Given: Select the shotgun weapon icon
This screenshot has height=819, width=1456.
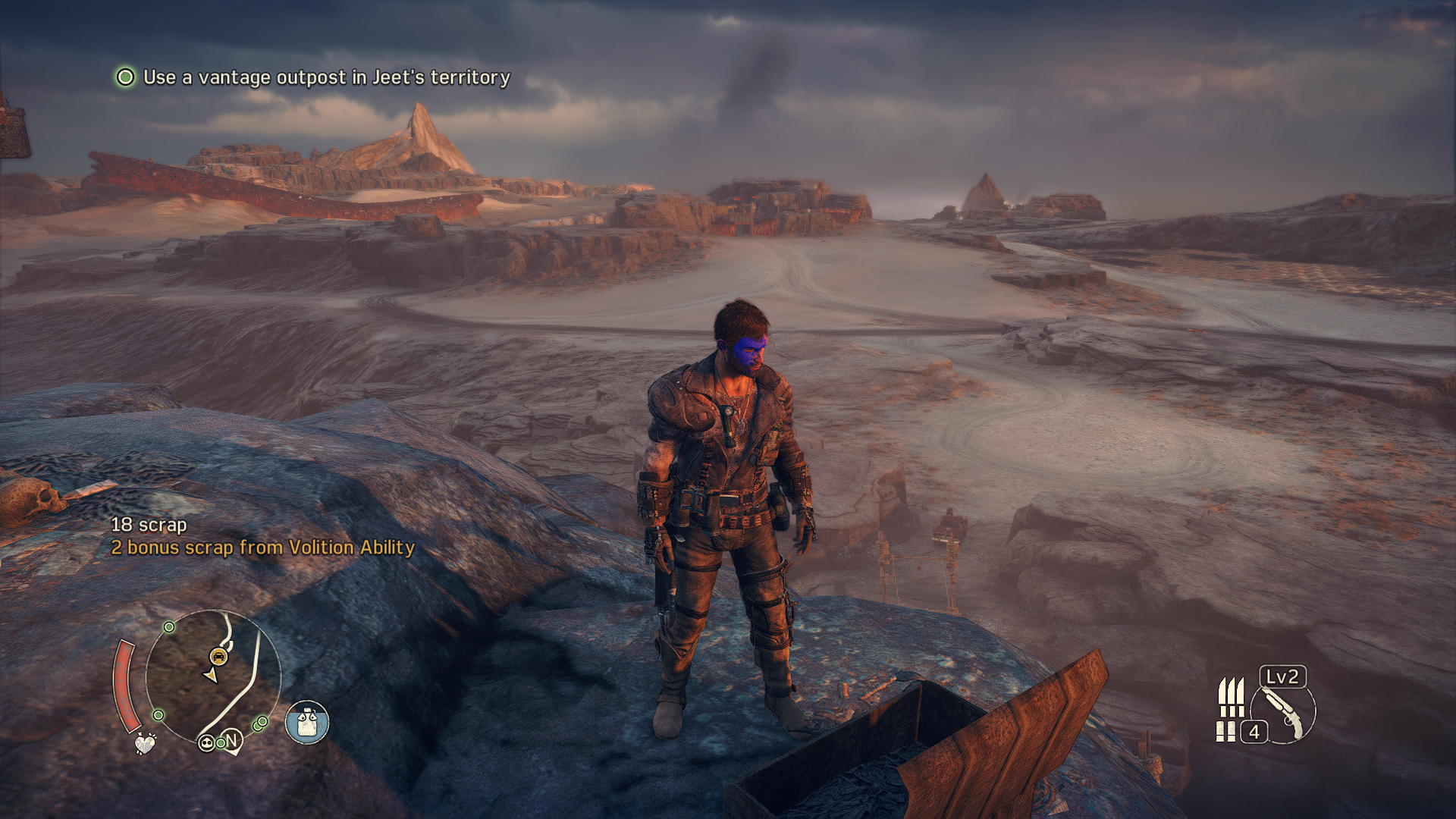Looking at the screenshot, I should pyautogui.click(x=1283, y=714).
